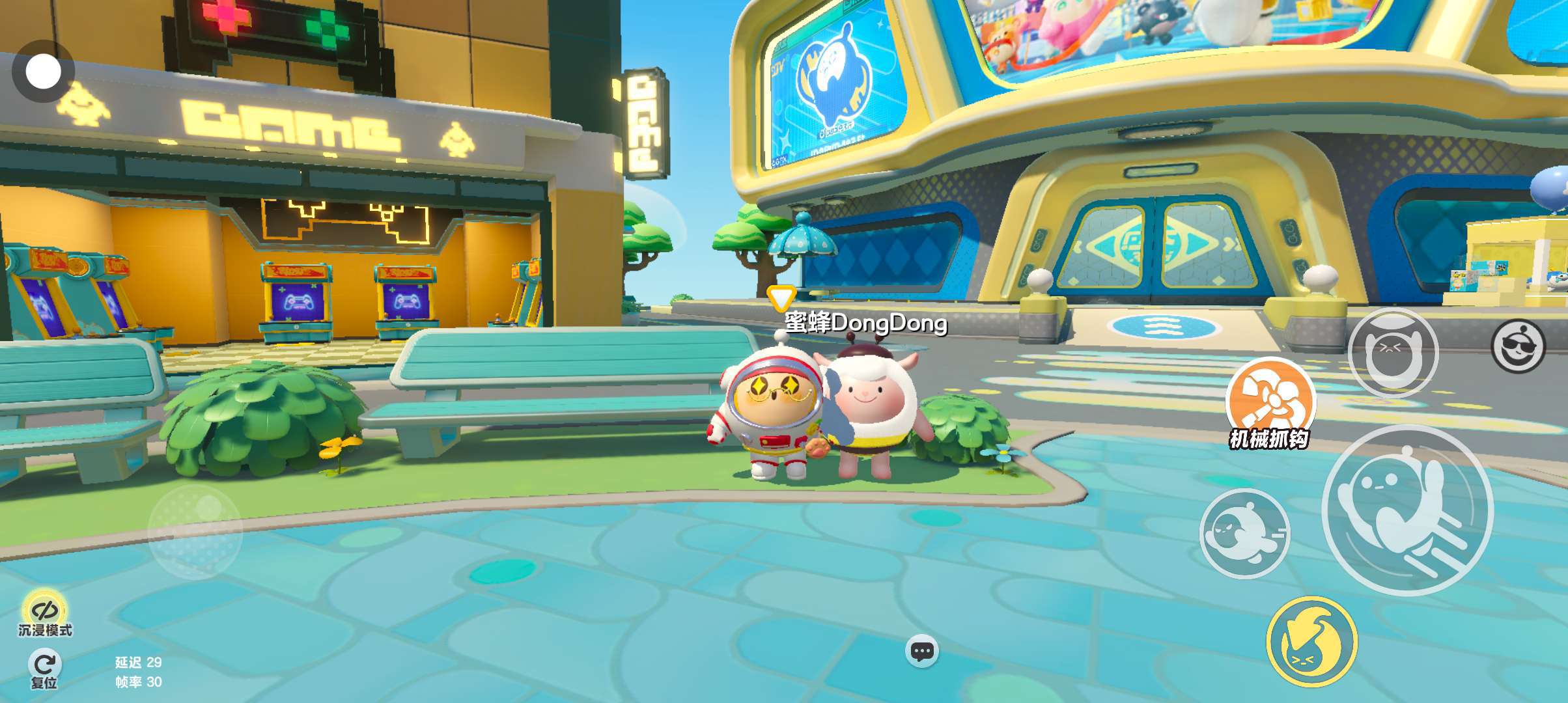Viewport: 1568px width, 703px height.
Task: Click the 复位 reset button
Action: point(44,669)
